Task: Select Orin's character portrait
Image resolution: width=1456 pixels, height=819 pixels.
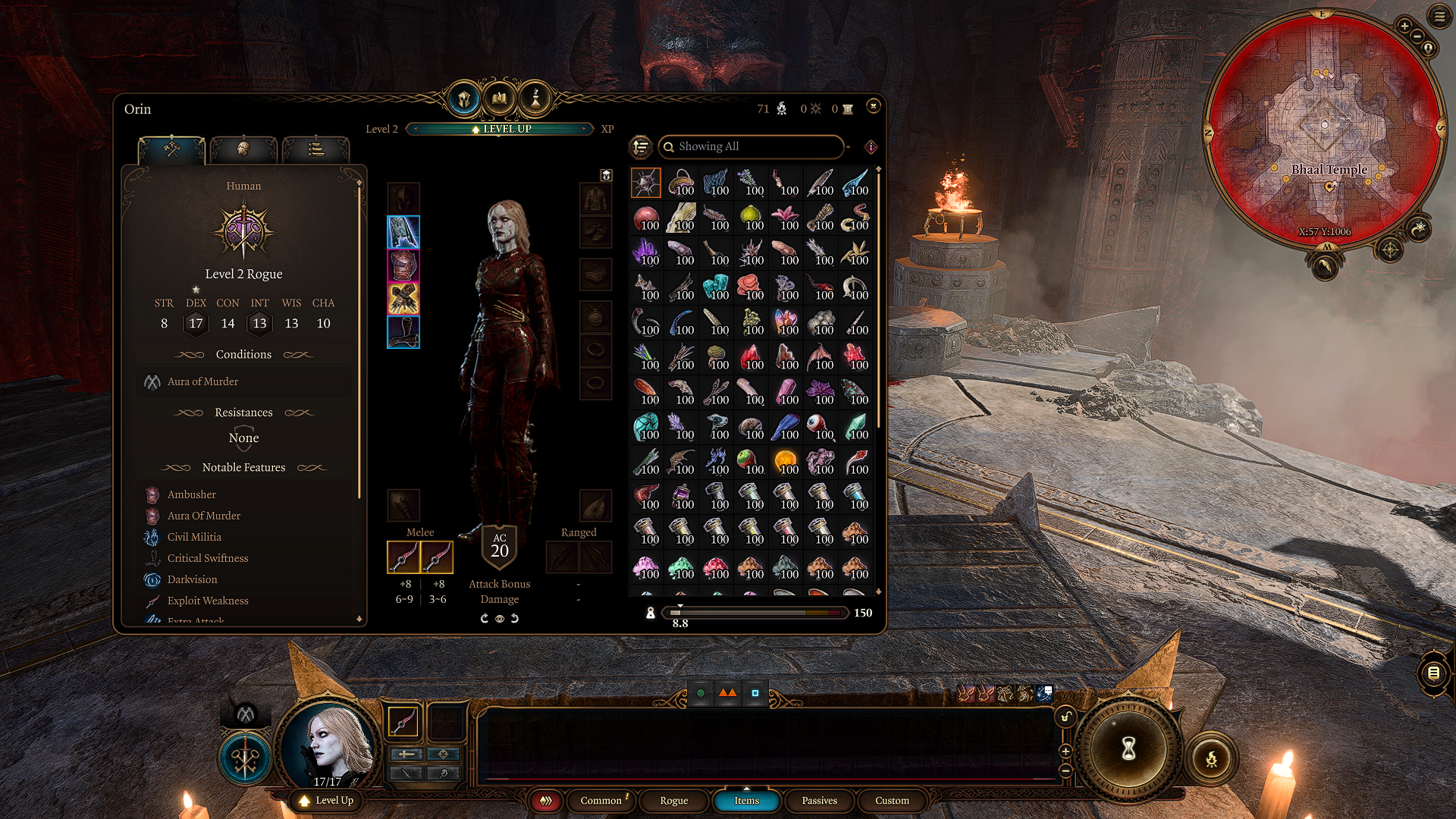Action: click(328, 745)
